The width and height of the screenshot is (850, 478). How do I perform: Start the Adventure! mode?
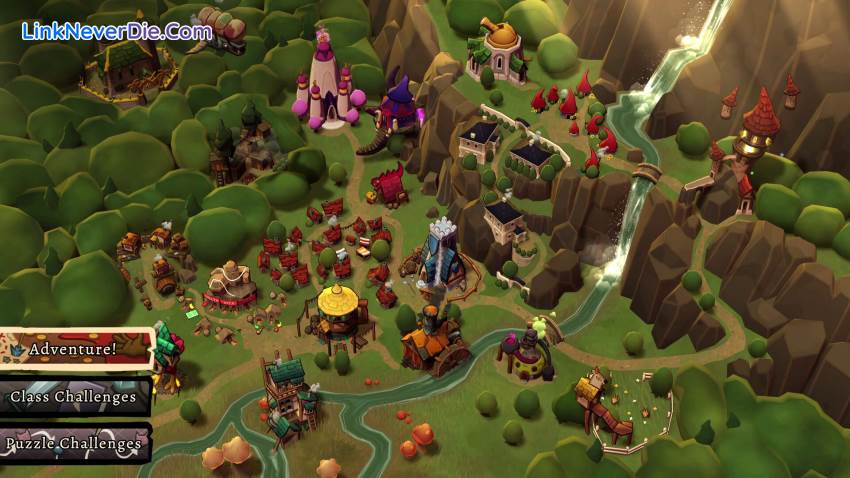coord(74,349)
